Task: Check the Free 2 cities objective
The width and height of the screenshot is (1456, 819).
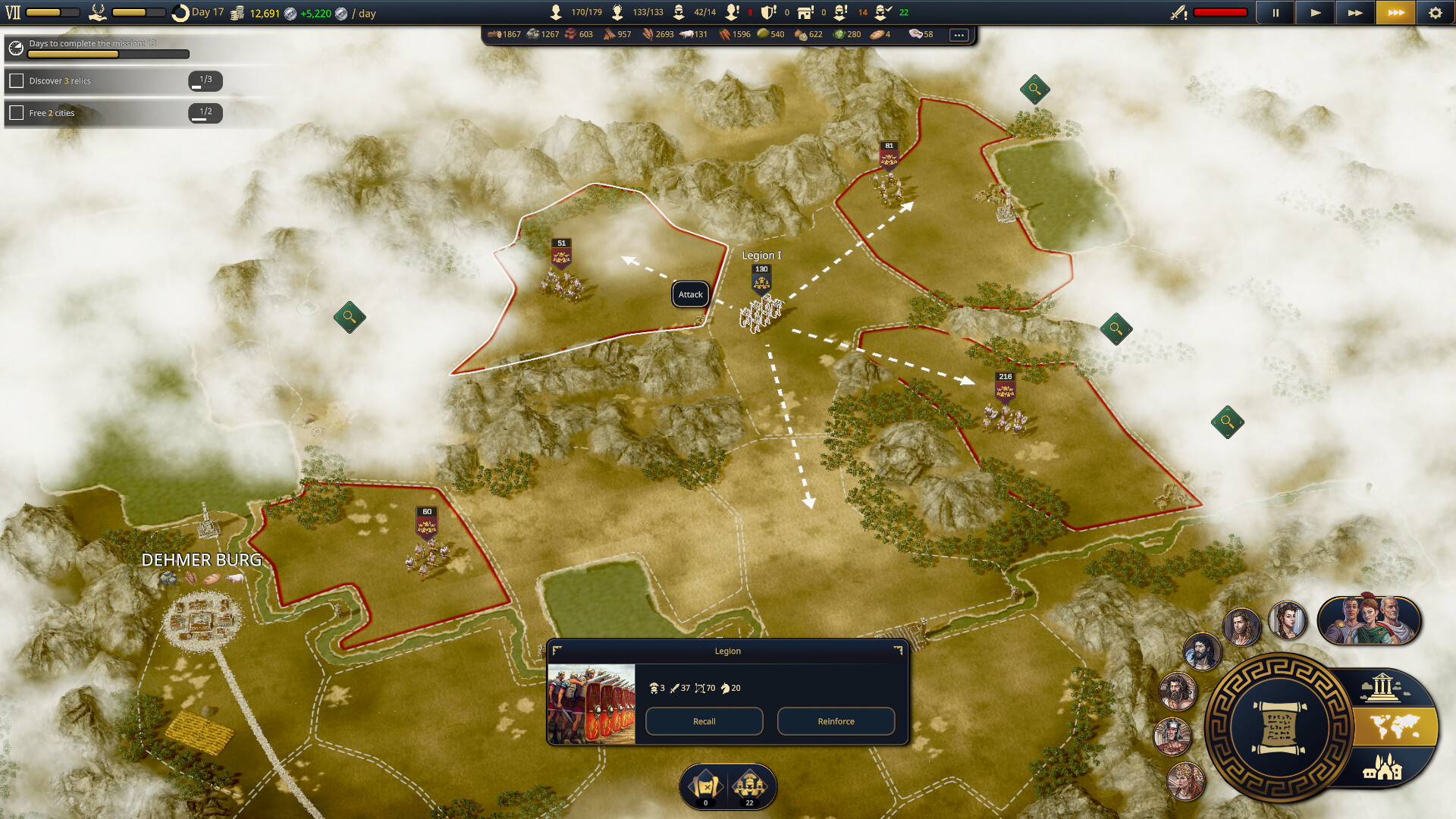Action: 17,113
